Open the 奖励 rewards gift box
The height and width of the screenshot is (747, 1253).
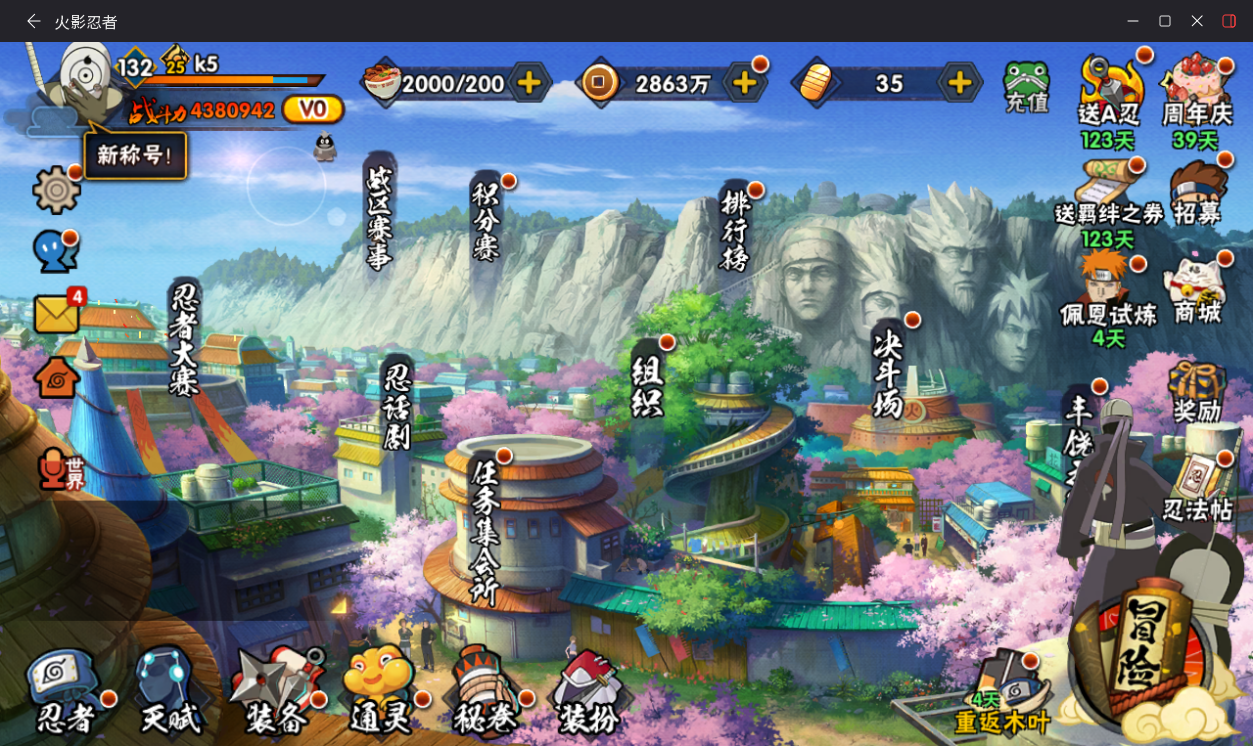pyautogui.click(x=1197, y=392)
